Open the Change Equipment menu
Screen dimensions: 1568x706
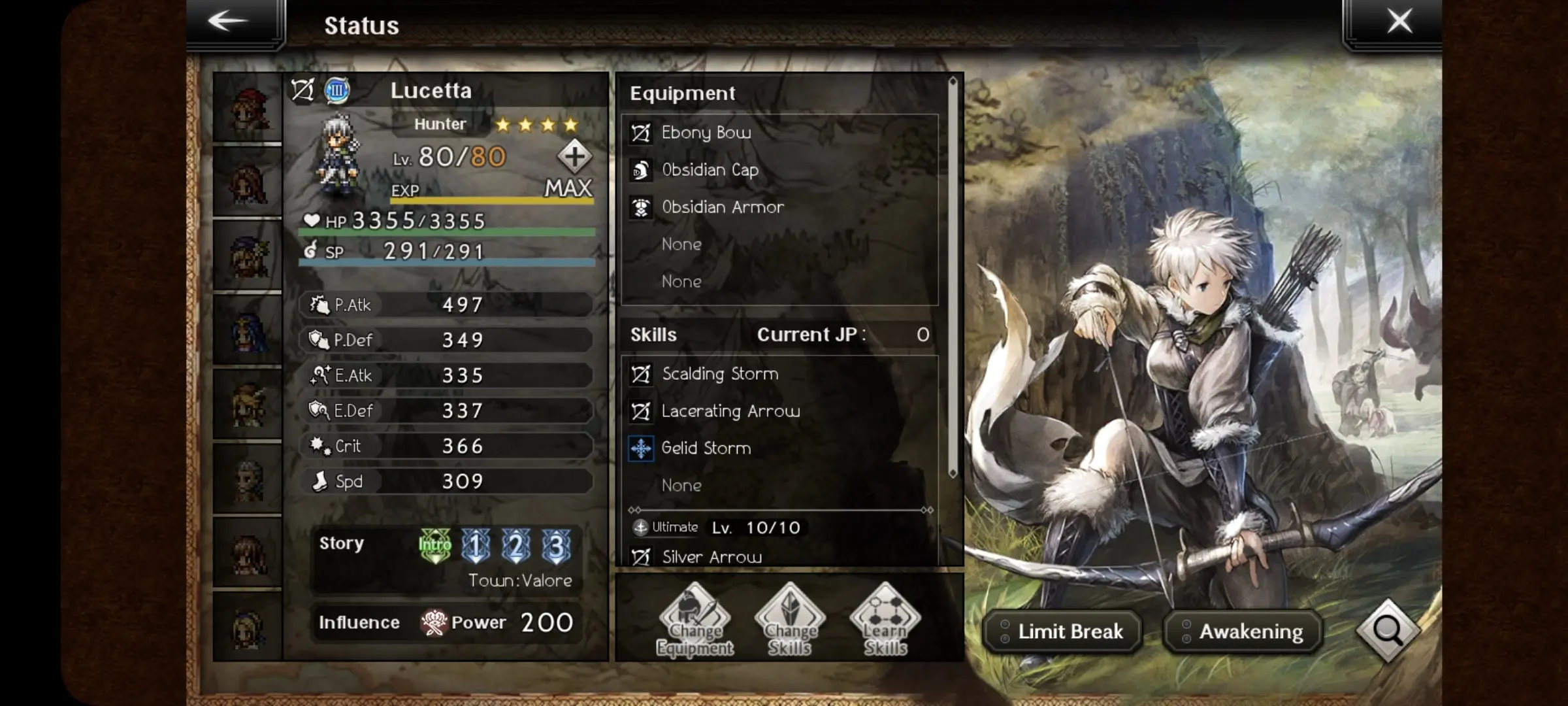click(694, 619)
